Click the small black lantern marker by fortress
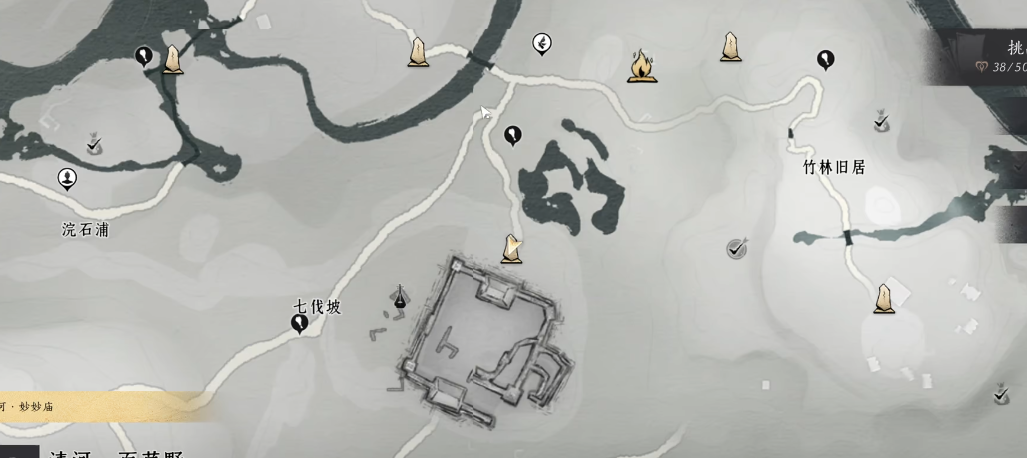The image size is (1027, 458). click(401, 296)
